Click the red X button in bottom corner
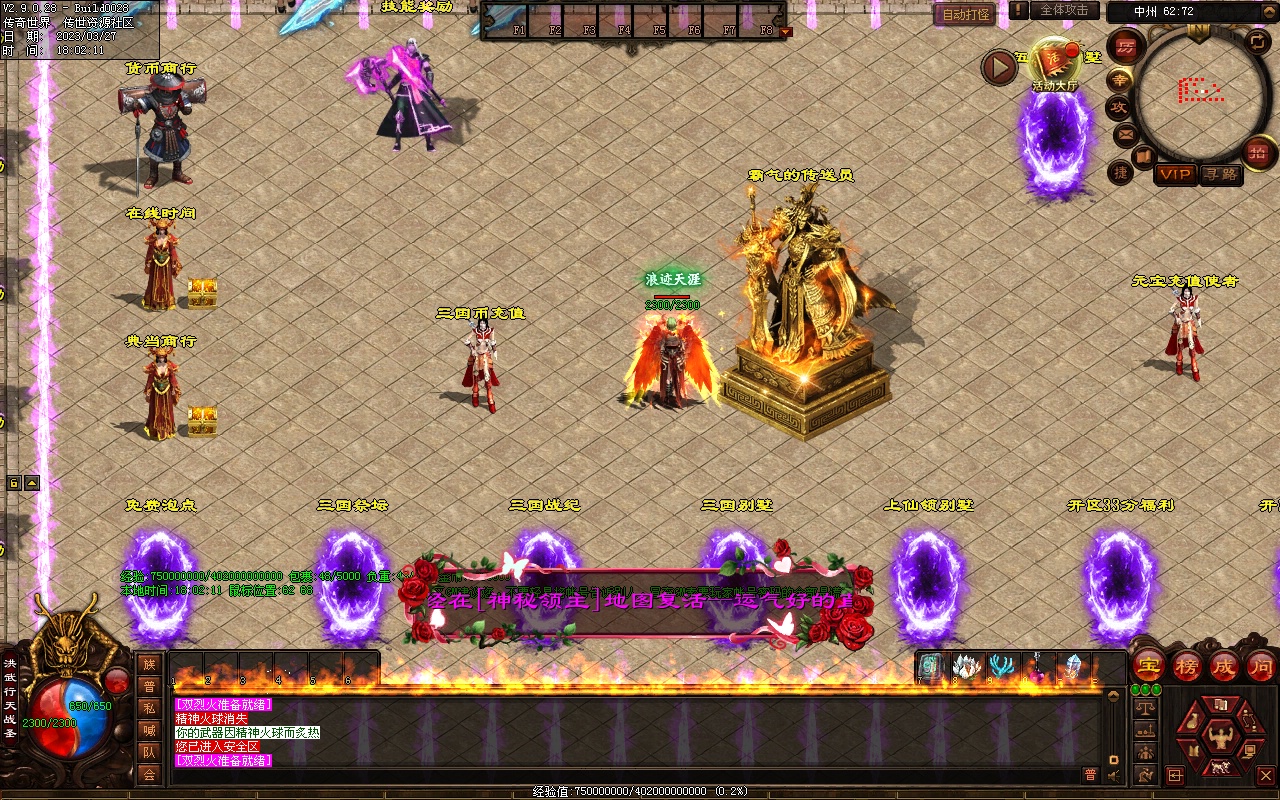 (x=1265, y=775)
